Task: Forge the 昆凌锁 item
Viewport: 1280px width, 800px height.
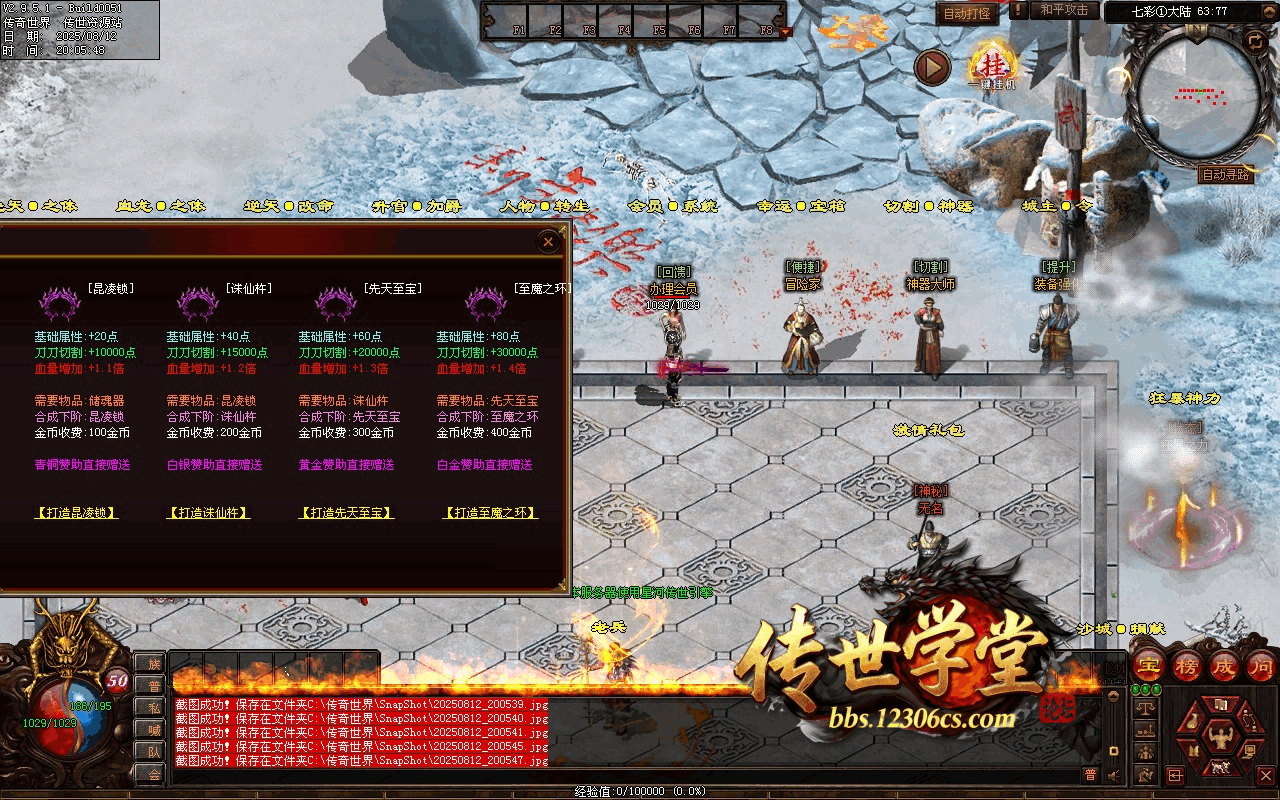Action: [x=76, y=513]
